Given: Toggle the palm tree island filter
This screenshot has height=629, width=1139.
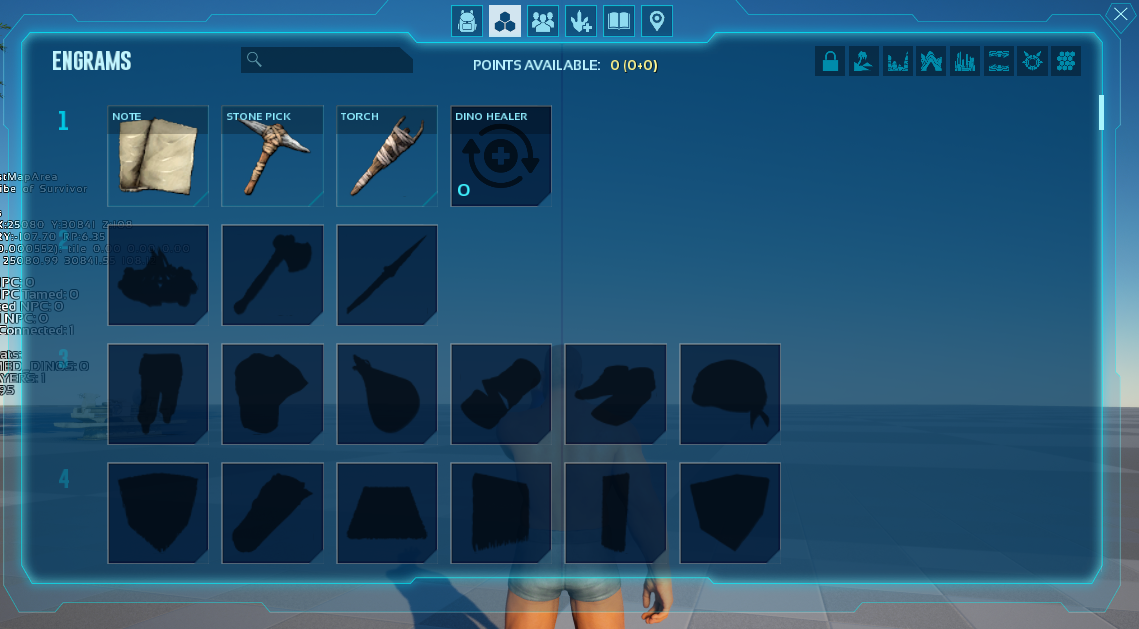Looking at the screenshot, I should (864, 62).
